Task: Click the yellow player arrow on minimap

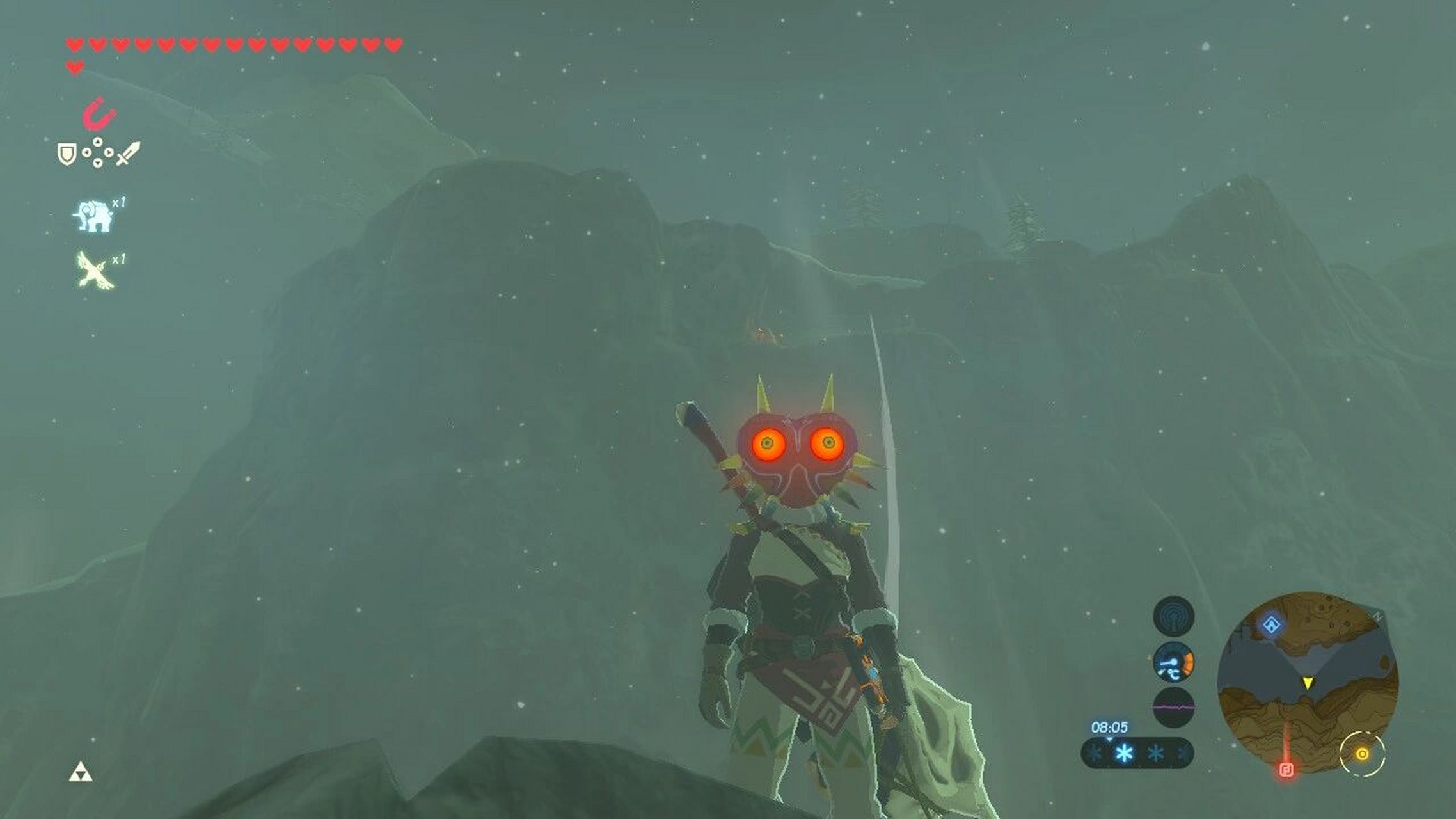Action: (x=1308, y=683)
